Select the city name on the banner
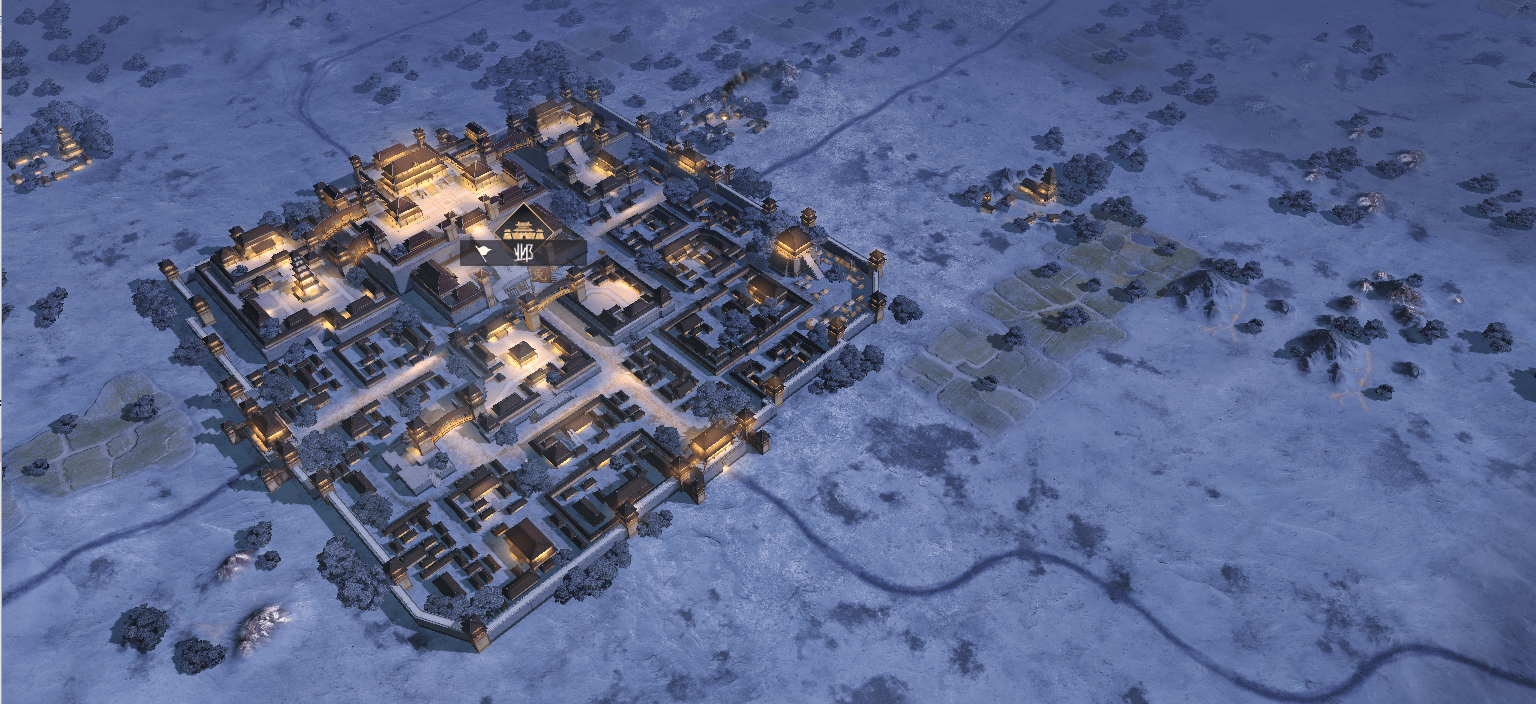 pos(522,252)
